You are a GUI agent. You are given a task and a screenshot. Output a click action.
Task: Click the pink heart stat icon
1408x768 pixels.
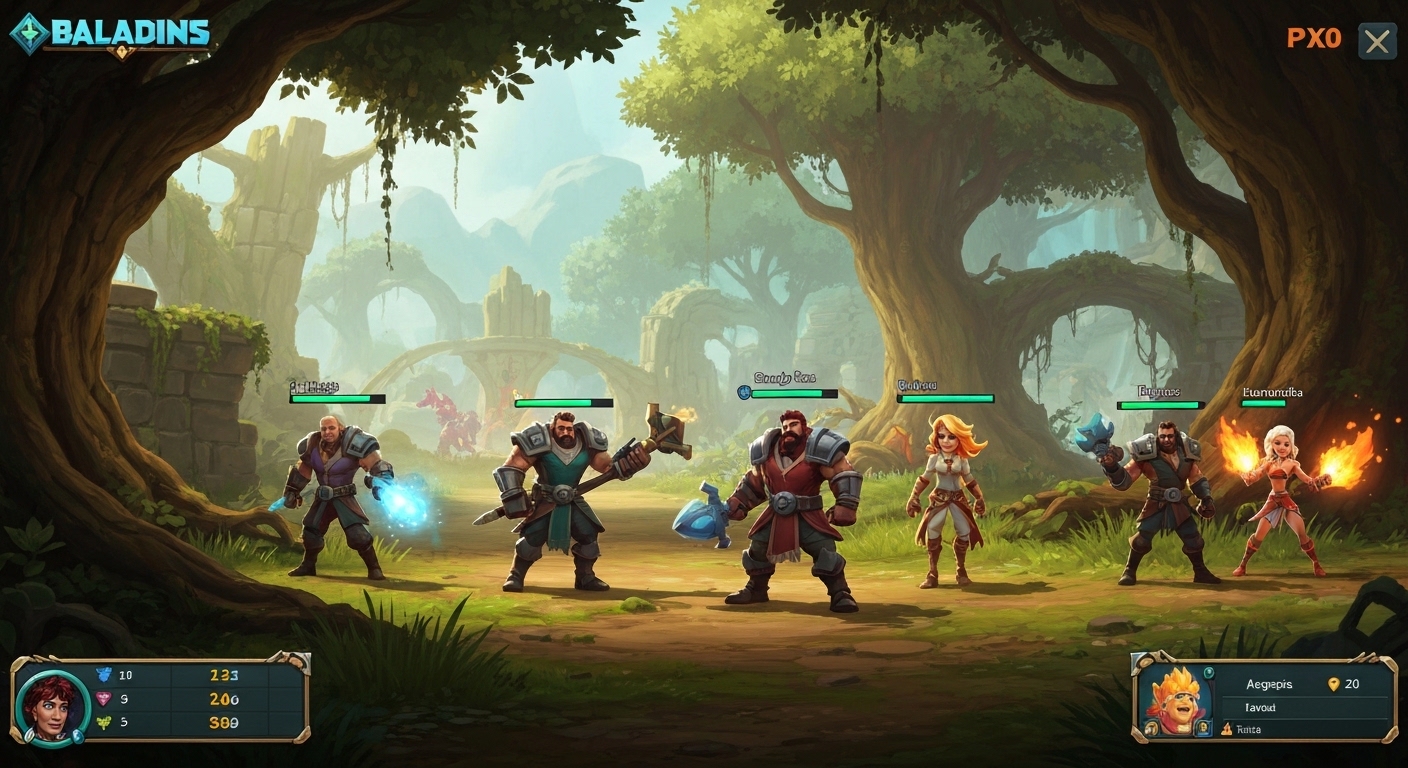(x=103, y=697)
